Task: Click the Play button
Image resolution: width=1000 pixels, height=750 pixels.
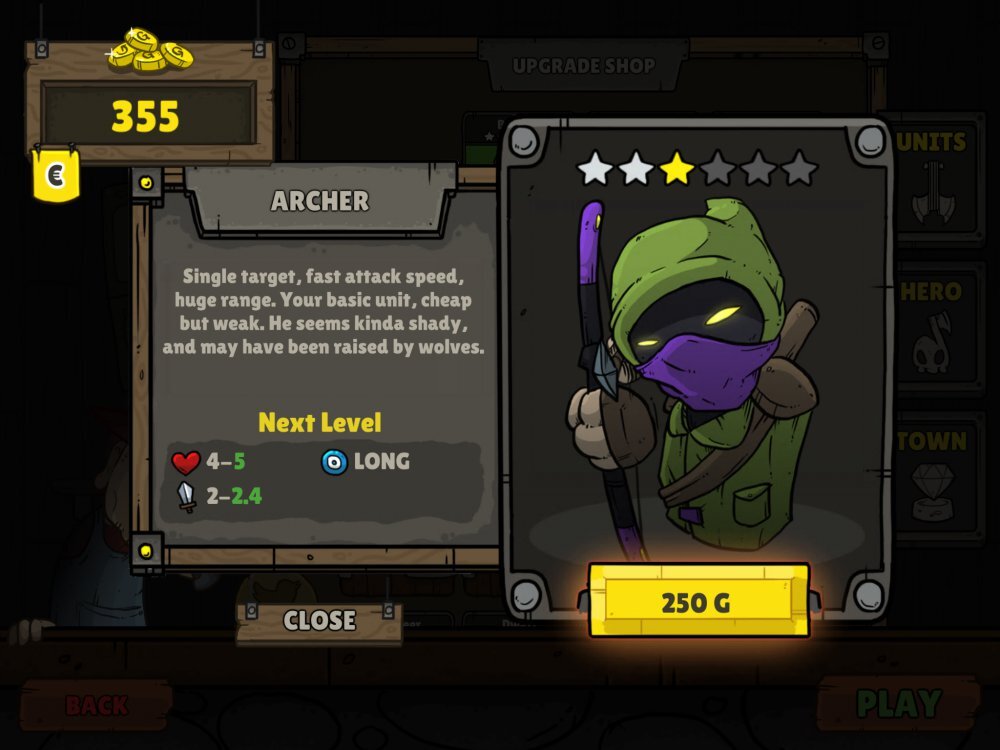Action: [897, 704]
